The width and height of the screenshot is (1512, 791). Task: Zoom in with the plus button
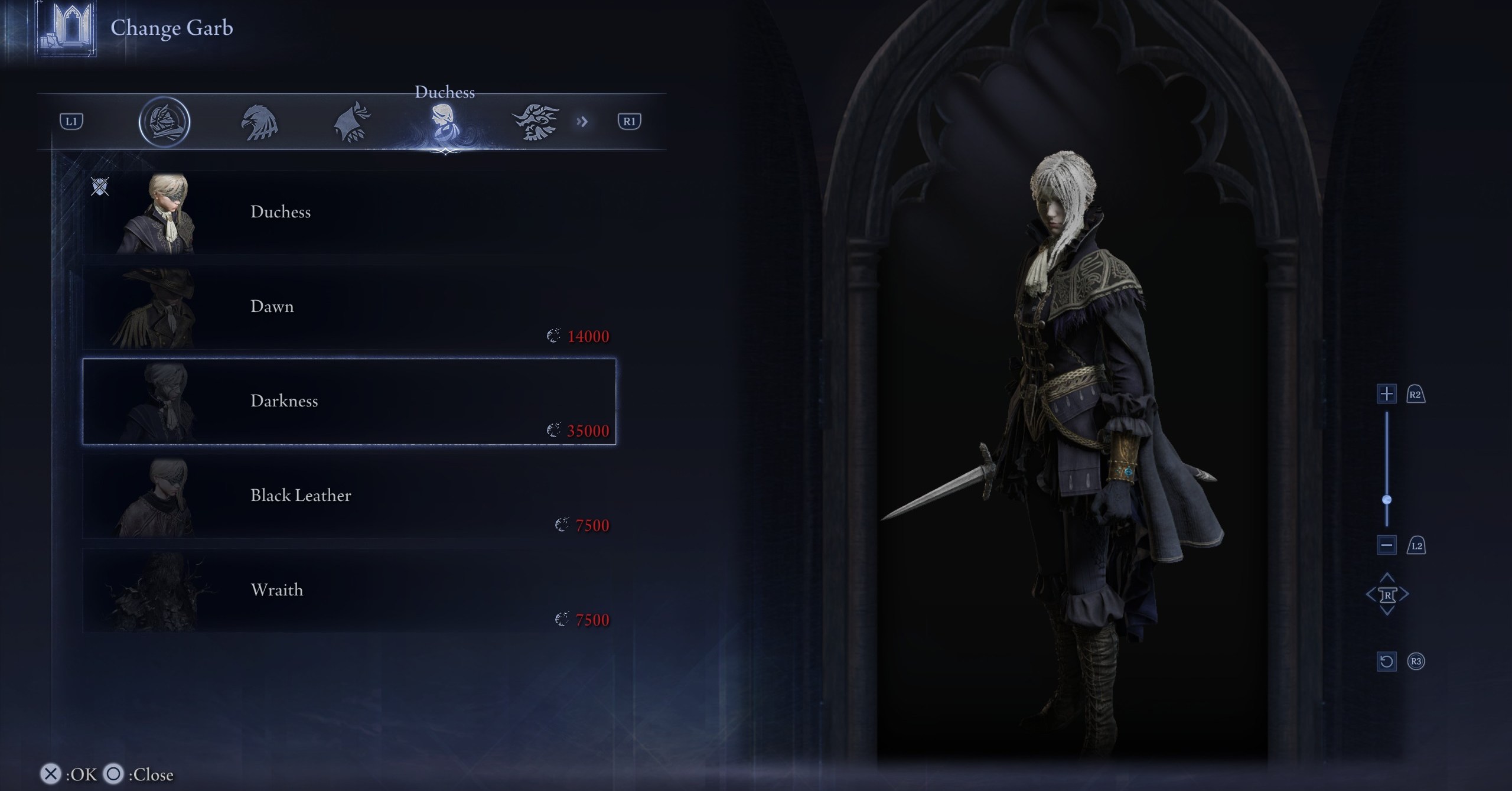coord(1386,394)
